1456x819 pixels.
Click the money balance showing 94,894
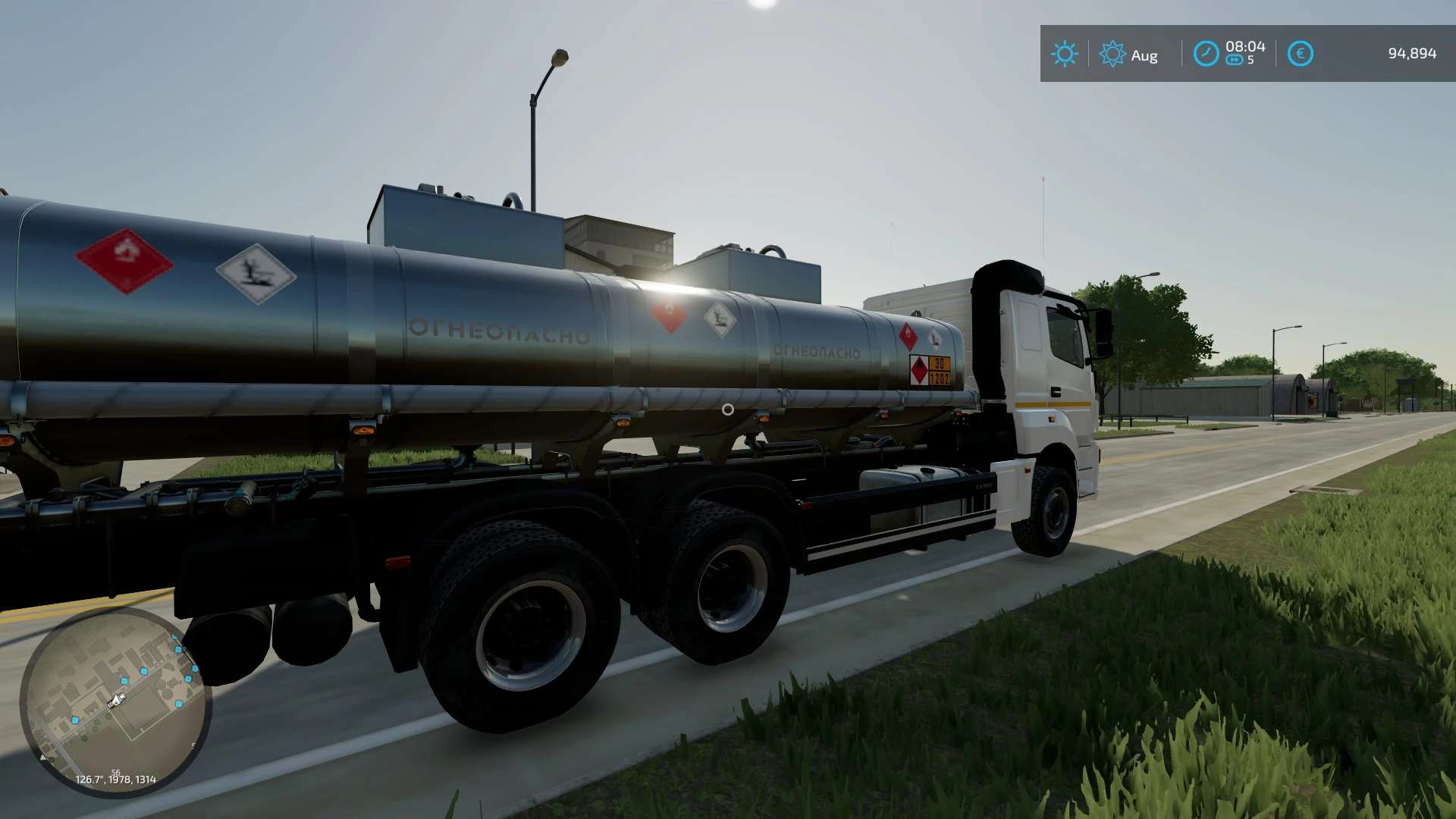click(x=1410, y=54)
